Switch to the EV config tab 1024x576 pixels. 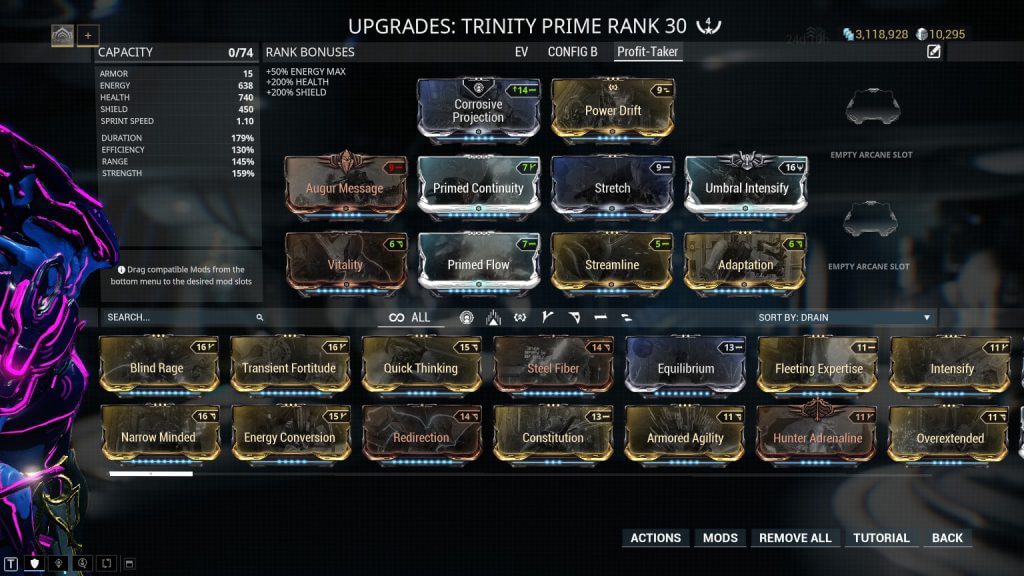click(x=521, y=51)
